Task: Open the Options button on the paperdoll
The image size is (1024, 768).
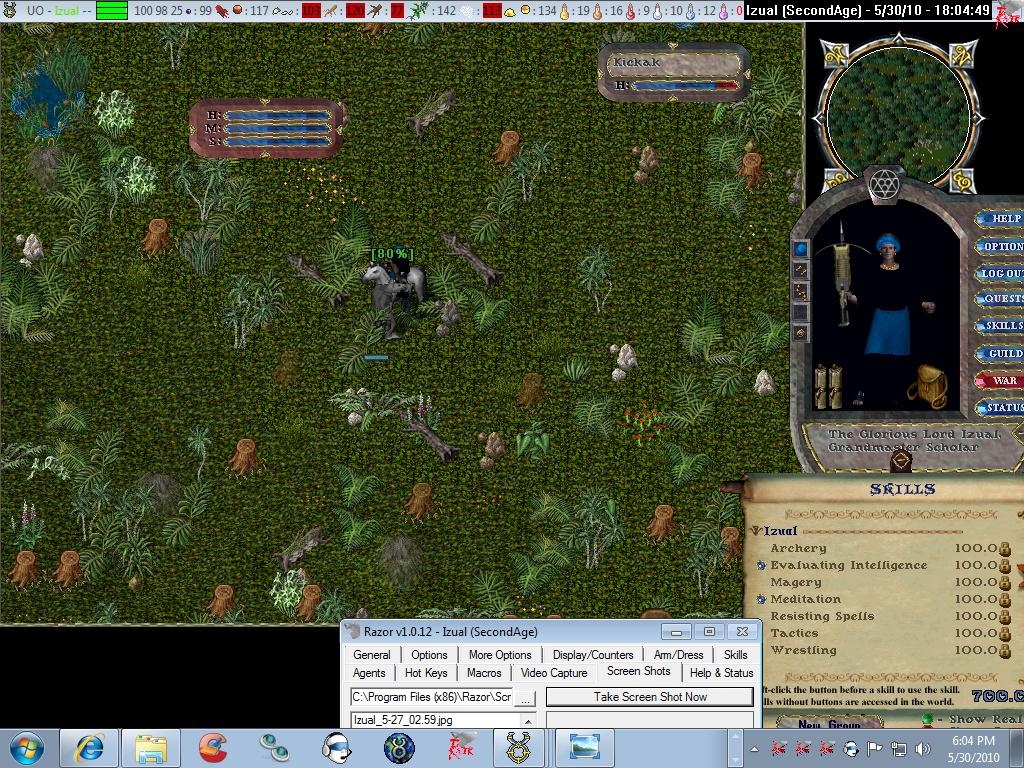Action: [1002, 246]
